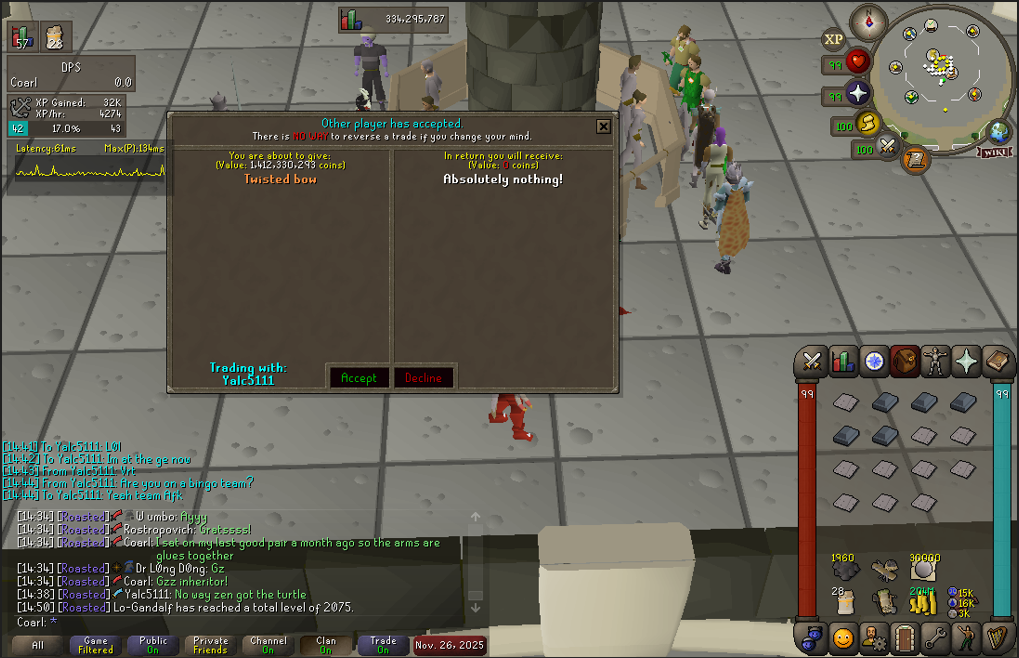Toggle the run energy orb
This screenshot has width=1019, height=658.
click(x=868, y=123)
